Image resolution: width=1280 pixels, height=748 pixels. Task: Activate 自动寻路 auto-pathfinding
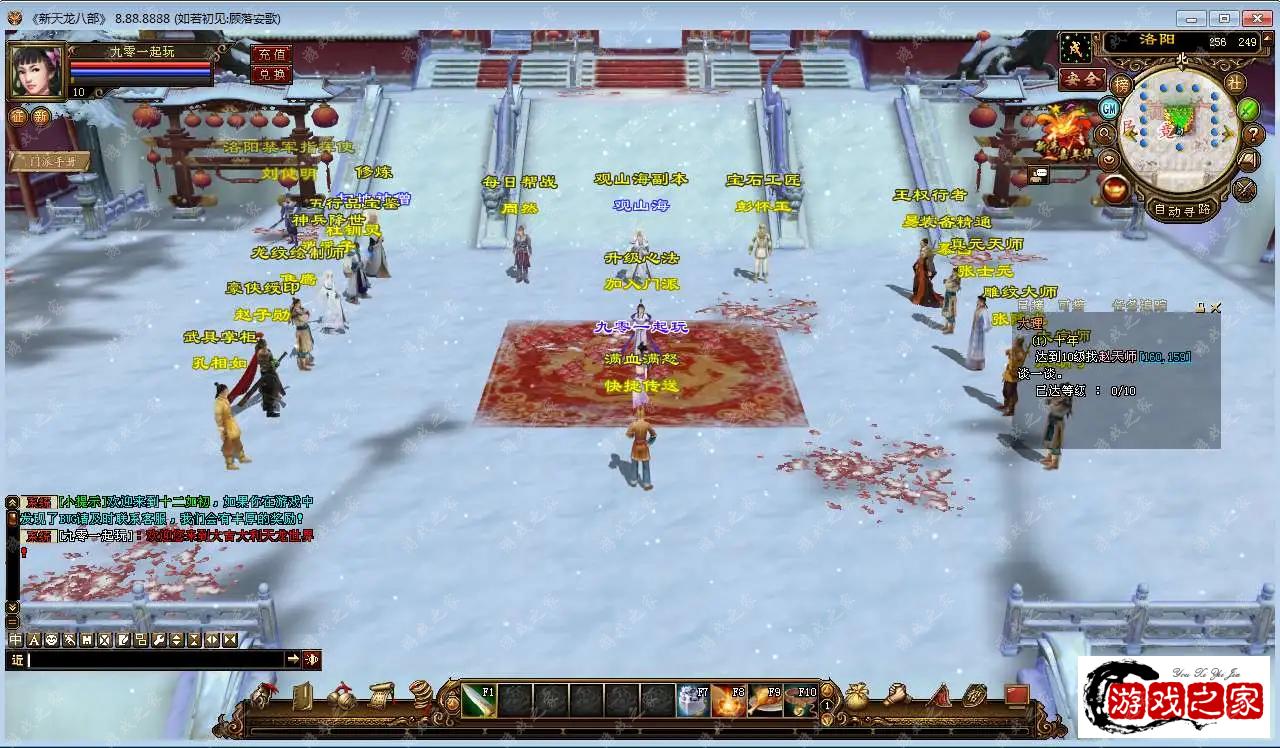[x=1183, y=210]
